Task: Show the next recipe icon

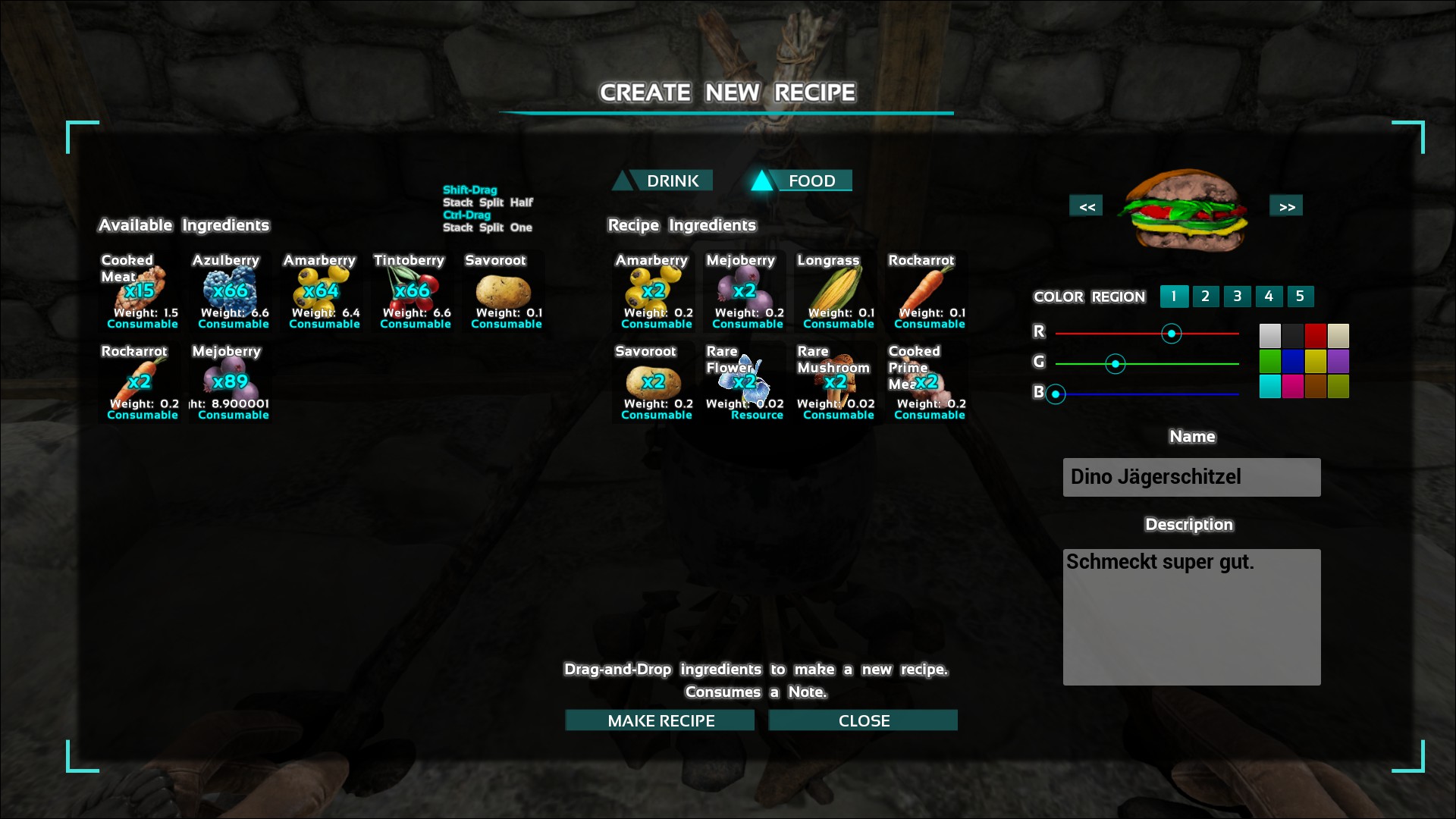Action: click(x=1286, y=206)
